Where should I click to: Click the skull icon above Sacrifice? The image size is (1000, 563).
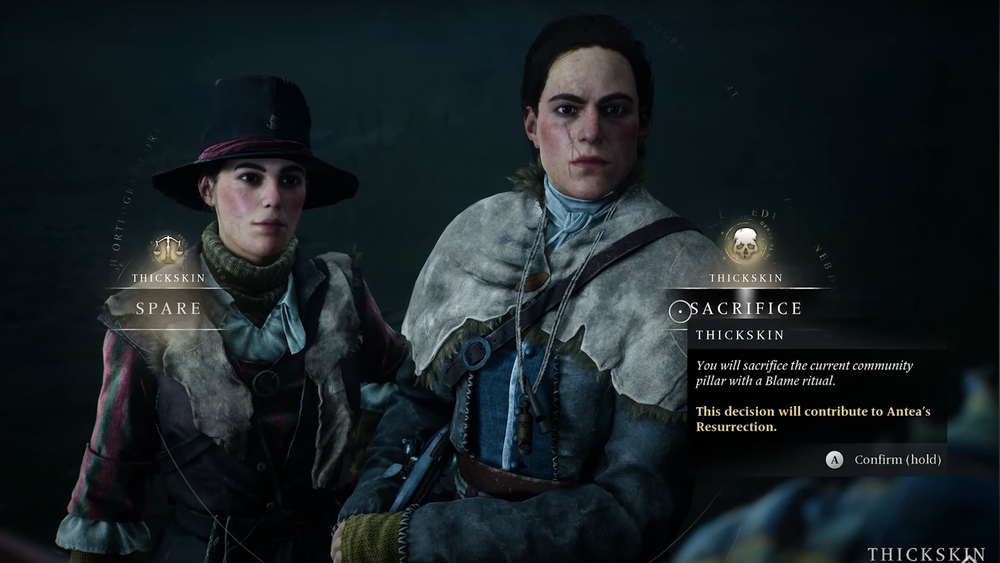(x=743, y=244)
